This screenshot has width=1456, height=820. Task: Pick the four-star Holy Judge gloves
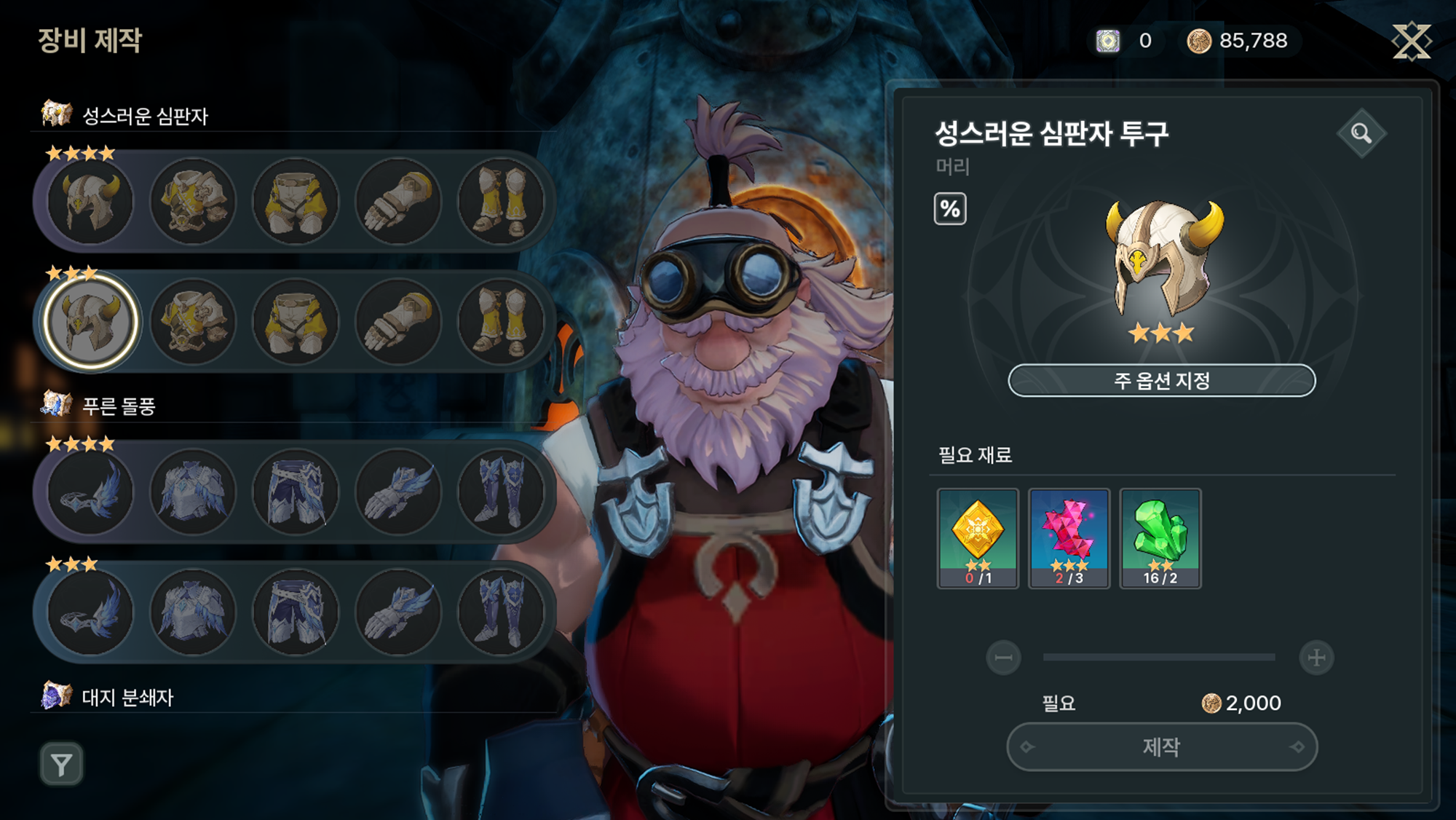pos(398,201)
